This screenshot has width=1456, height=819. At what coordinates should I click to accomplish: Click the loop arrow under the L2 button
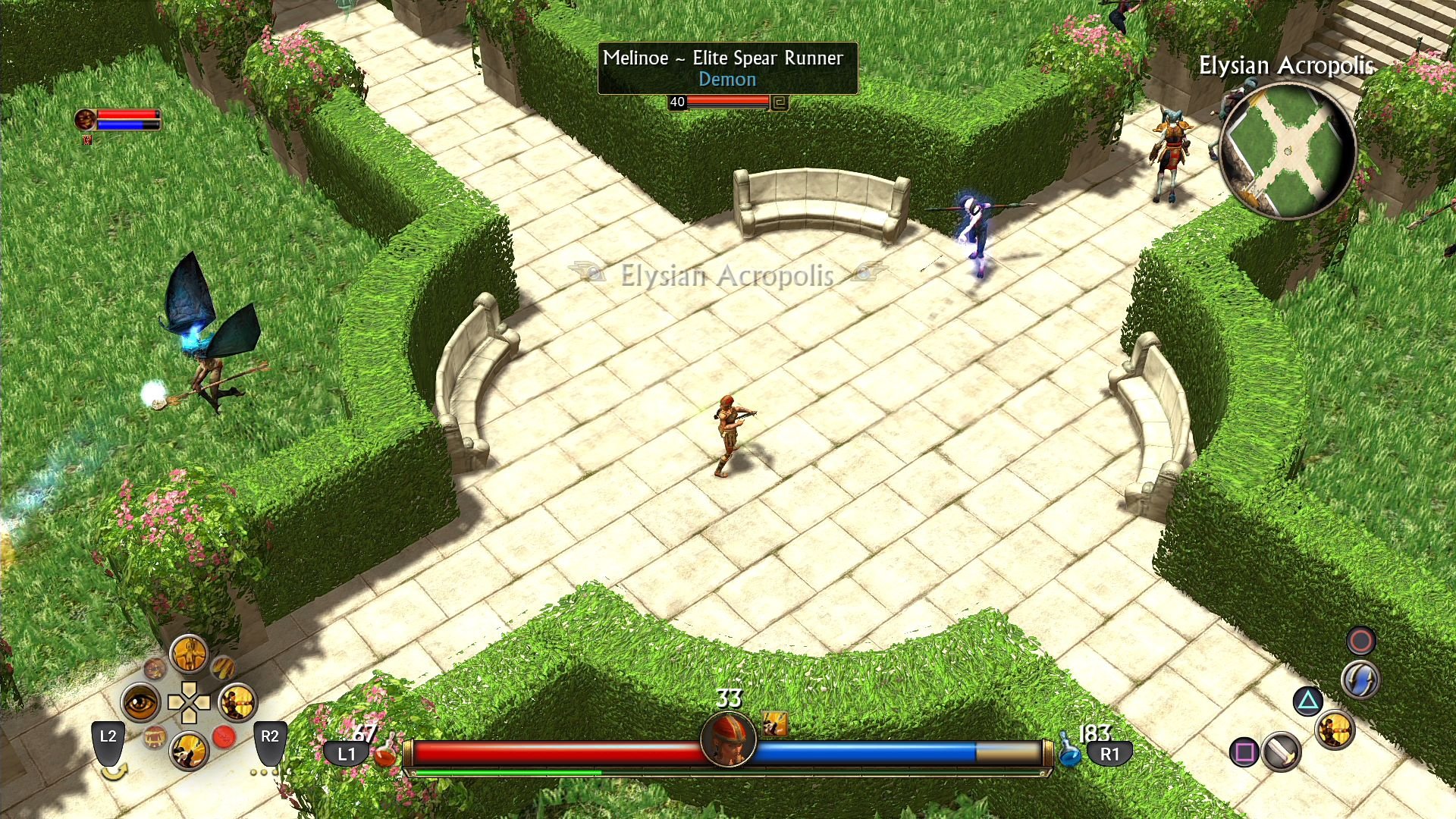click(116, 773)
